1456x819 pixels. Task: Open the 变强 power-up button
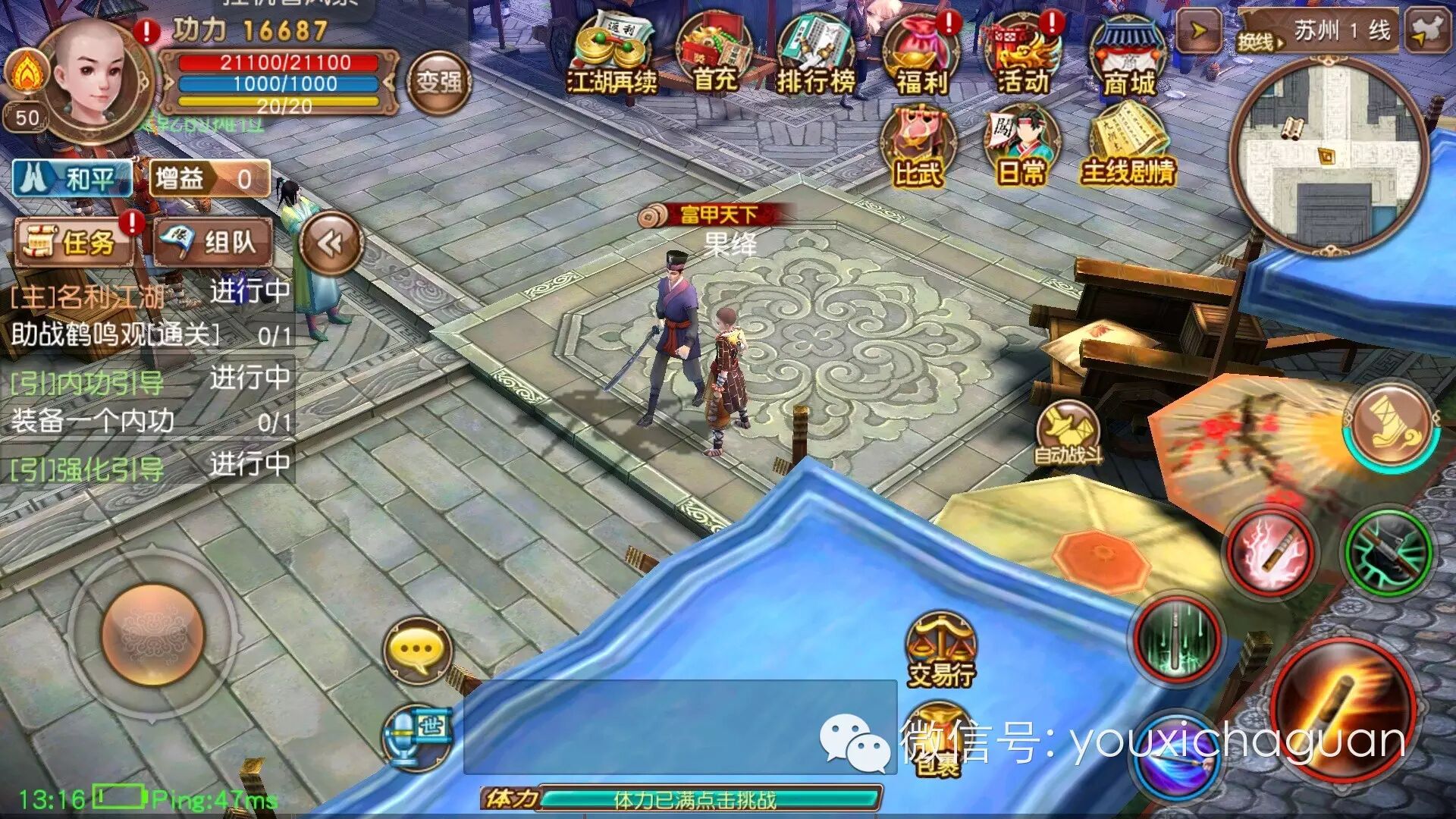[x=438, y=82]
